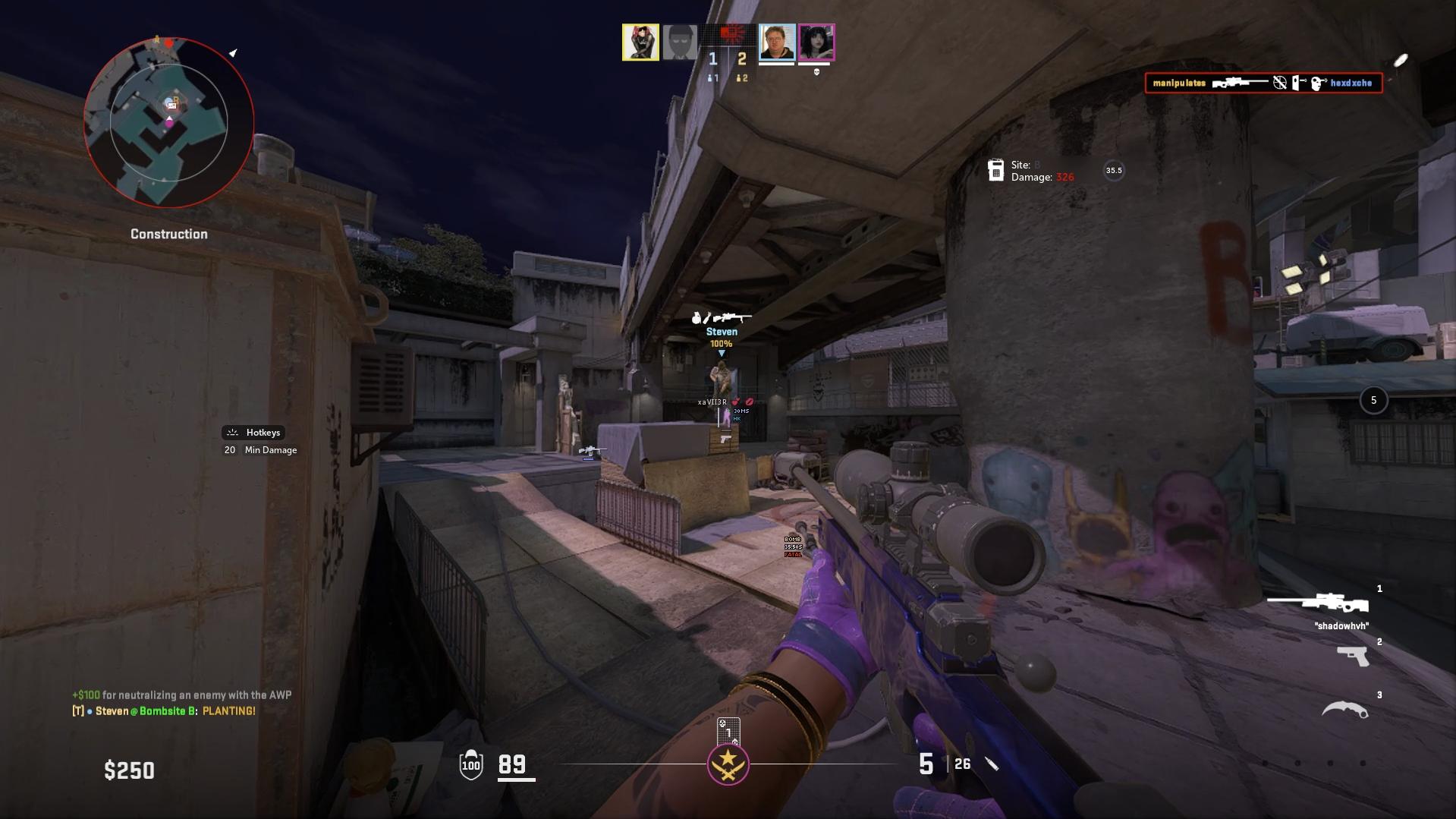Click the armor helmet icon
Image resolution: width=1456 pixels, height=819 pixels.
tap(471, 764)
